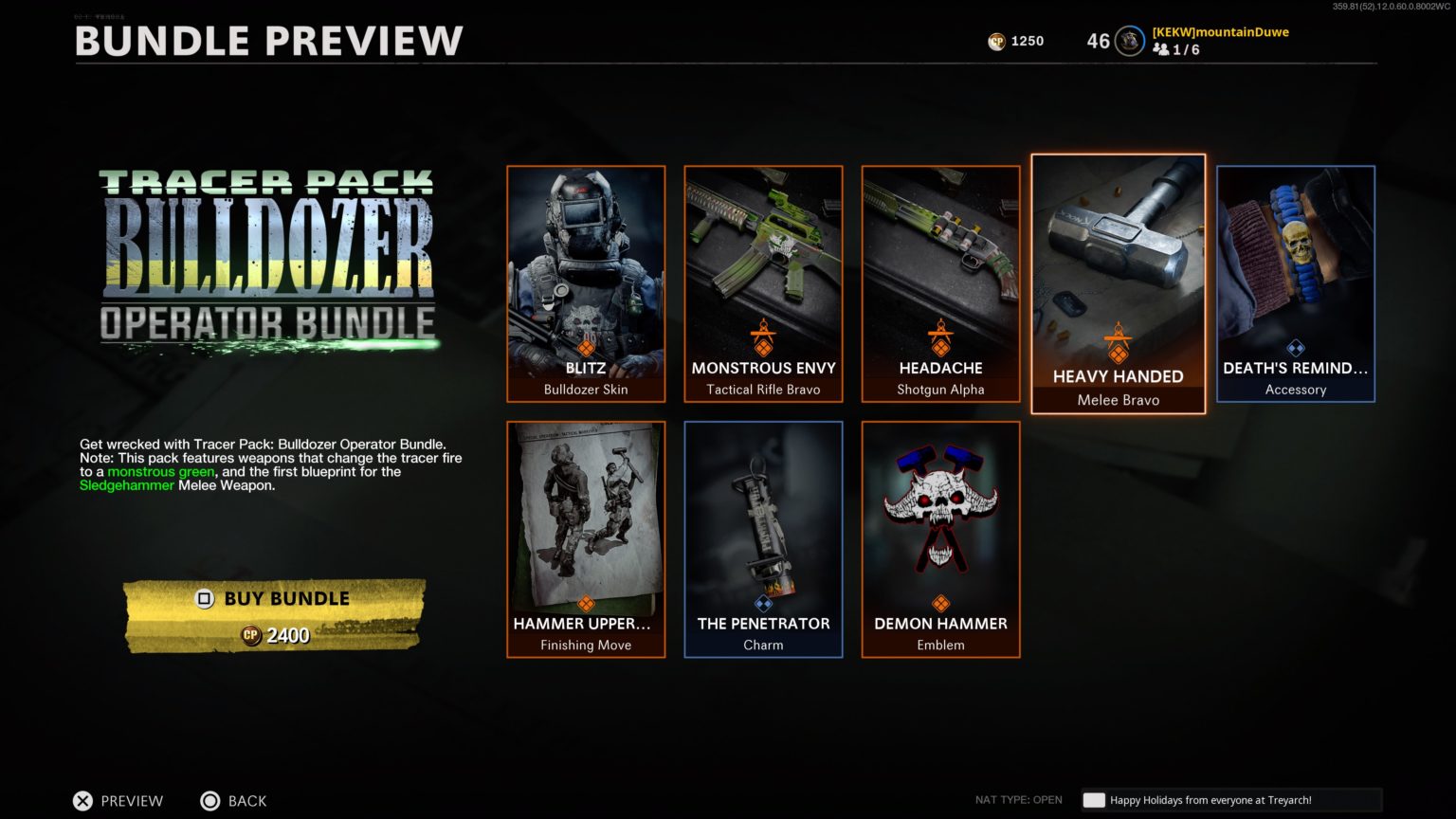Click the player rank emblem beside level 46

(x=1129, y=41)
